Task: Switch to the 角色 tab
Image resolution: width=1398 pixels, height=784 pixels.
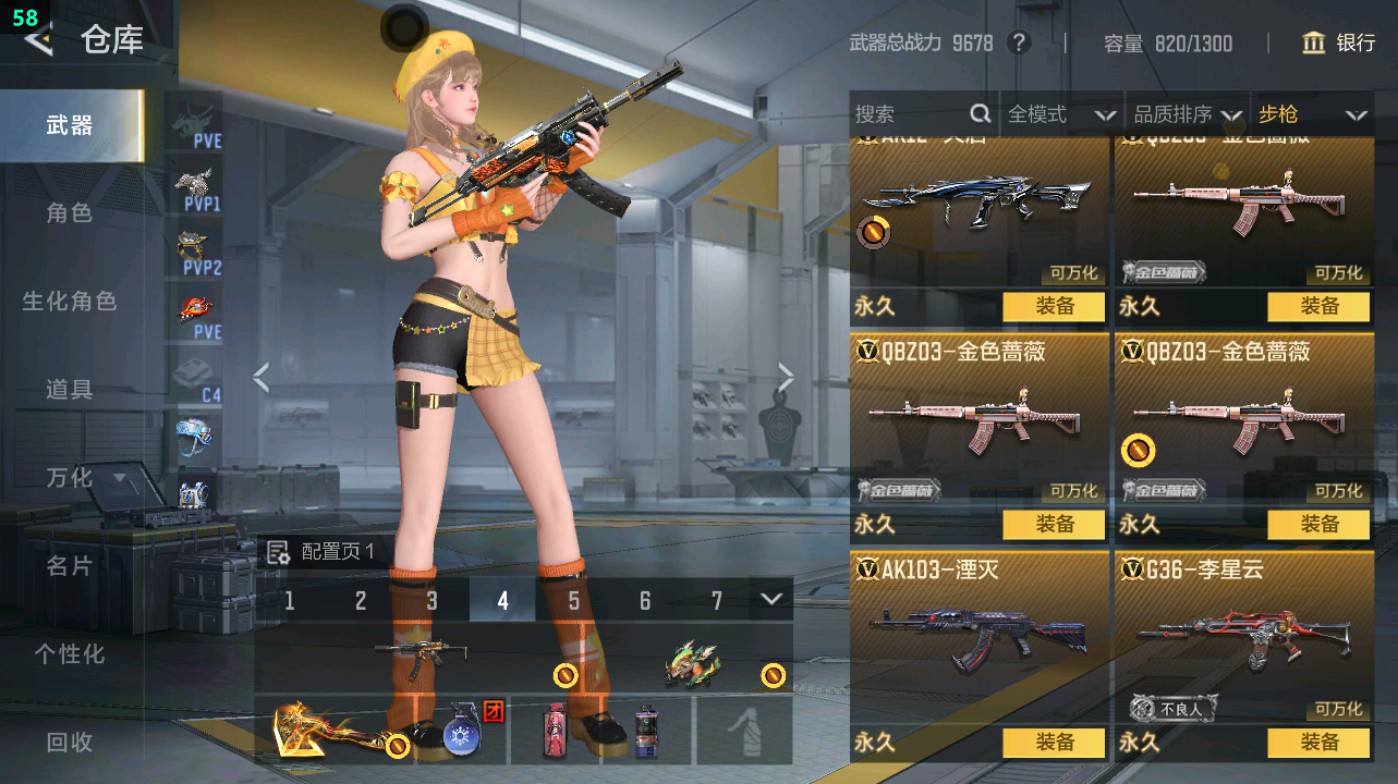Action: pyautogui.click(x=69, y=213)
